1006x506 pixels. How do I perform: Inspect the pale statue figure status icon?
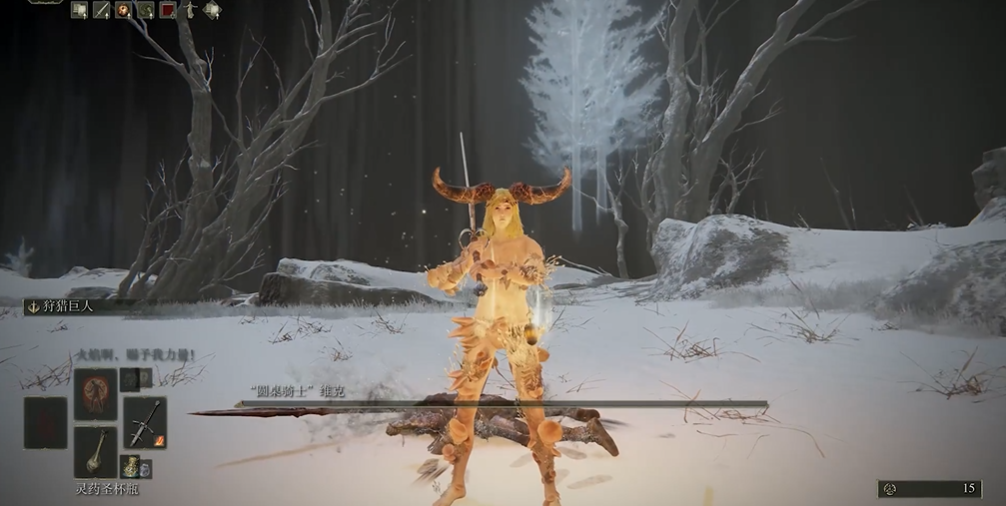pyautogui.click(x=190, y=10)
